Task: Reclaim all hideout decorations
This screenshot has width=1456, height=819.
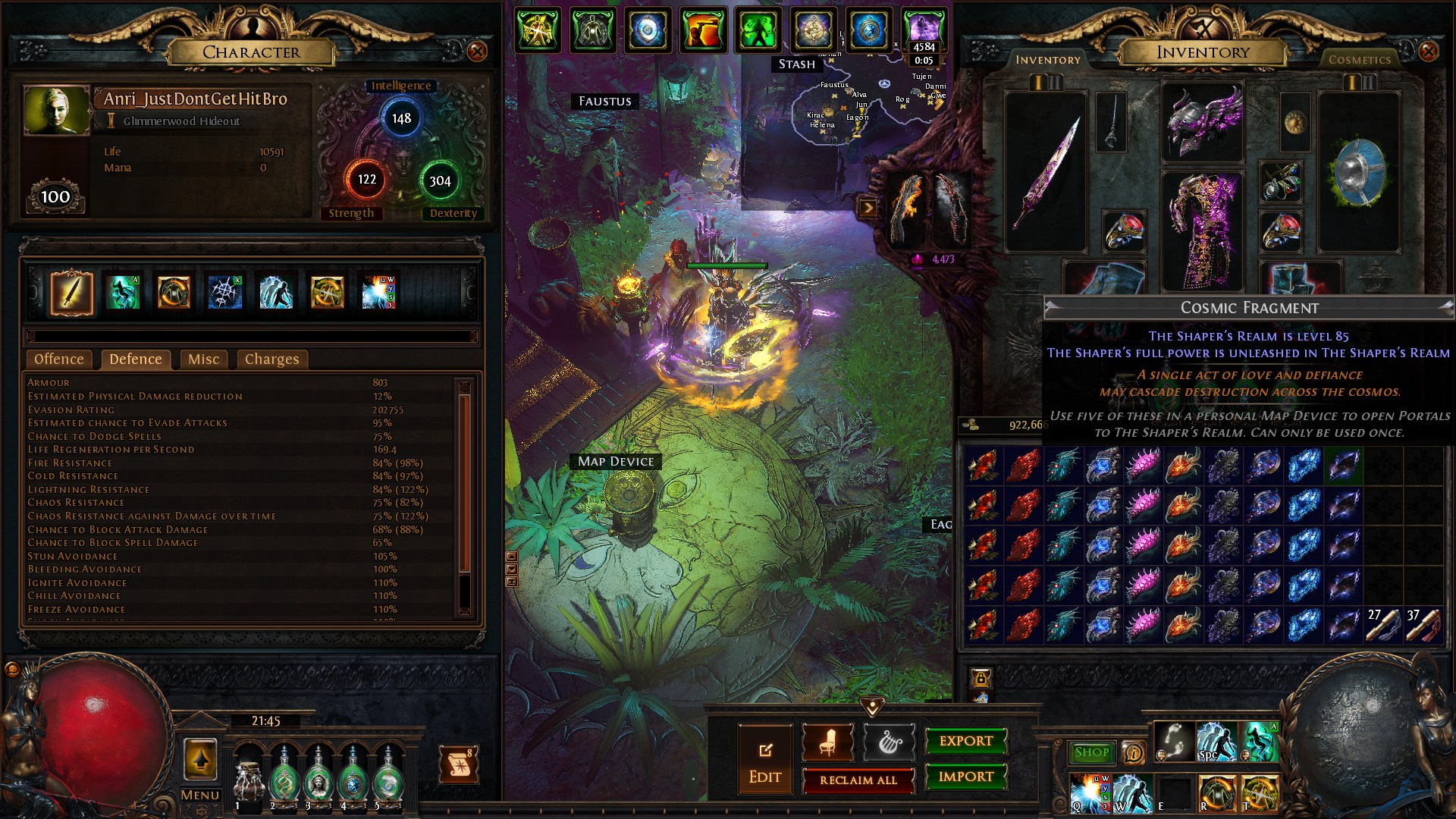Action: (x=858, y=780)
